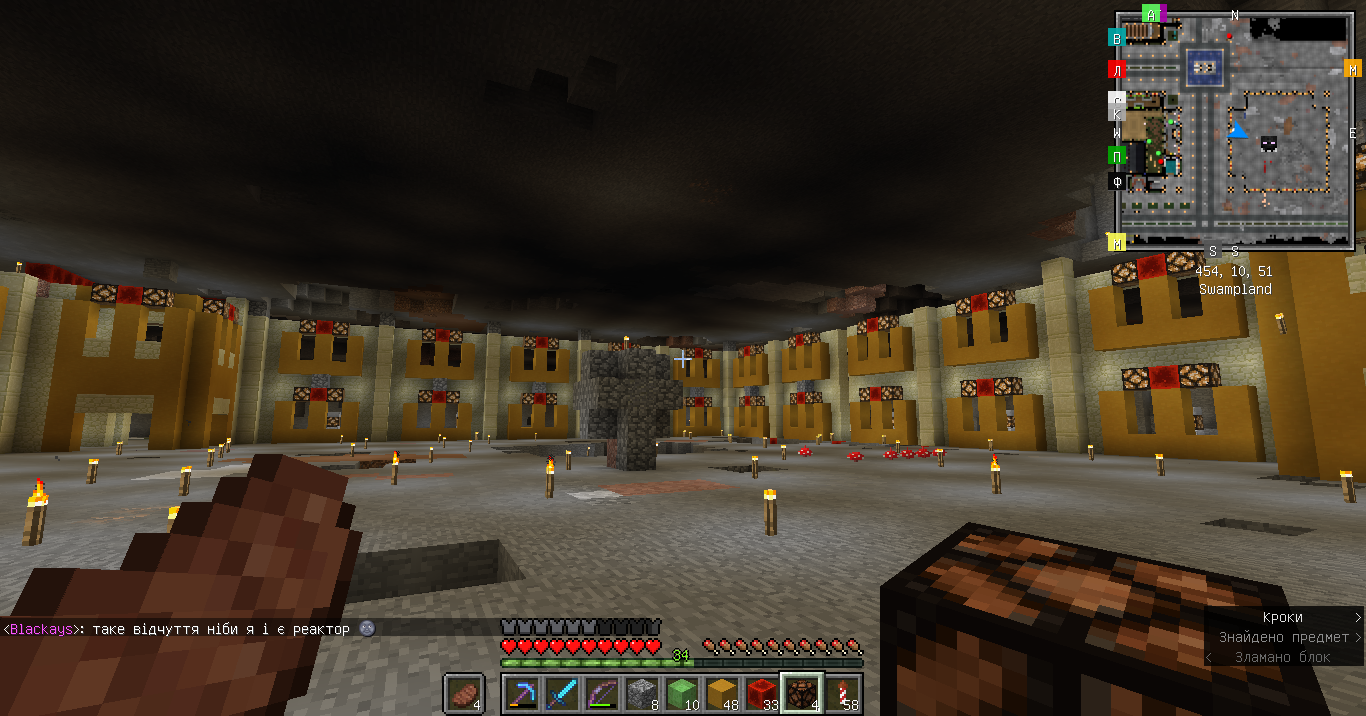
Task: Select the diamond pickaxe hotbar slot
Action: click(x=521, y=693)
